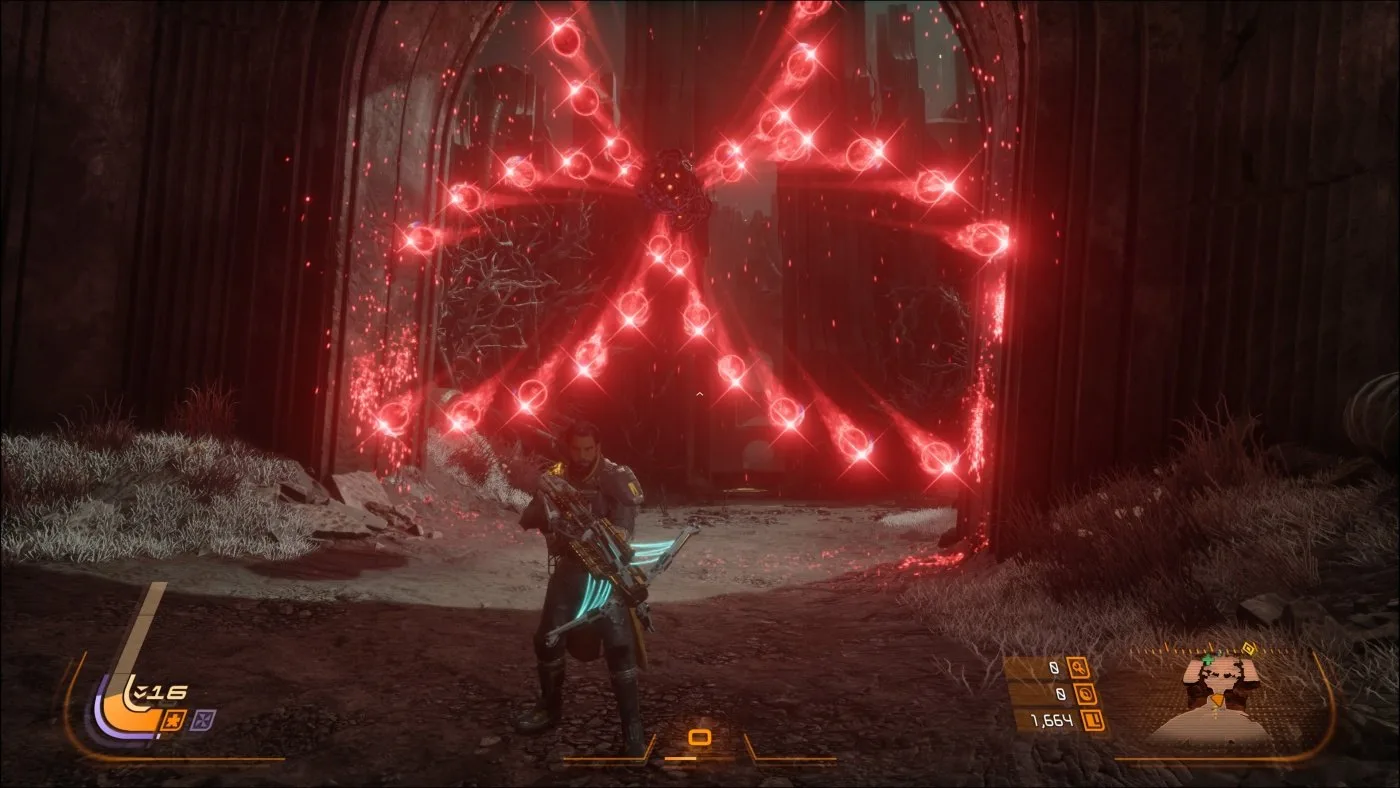
Task: Click the round dial resource icon
Action: pos(1085,693)
